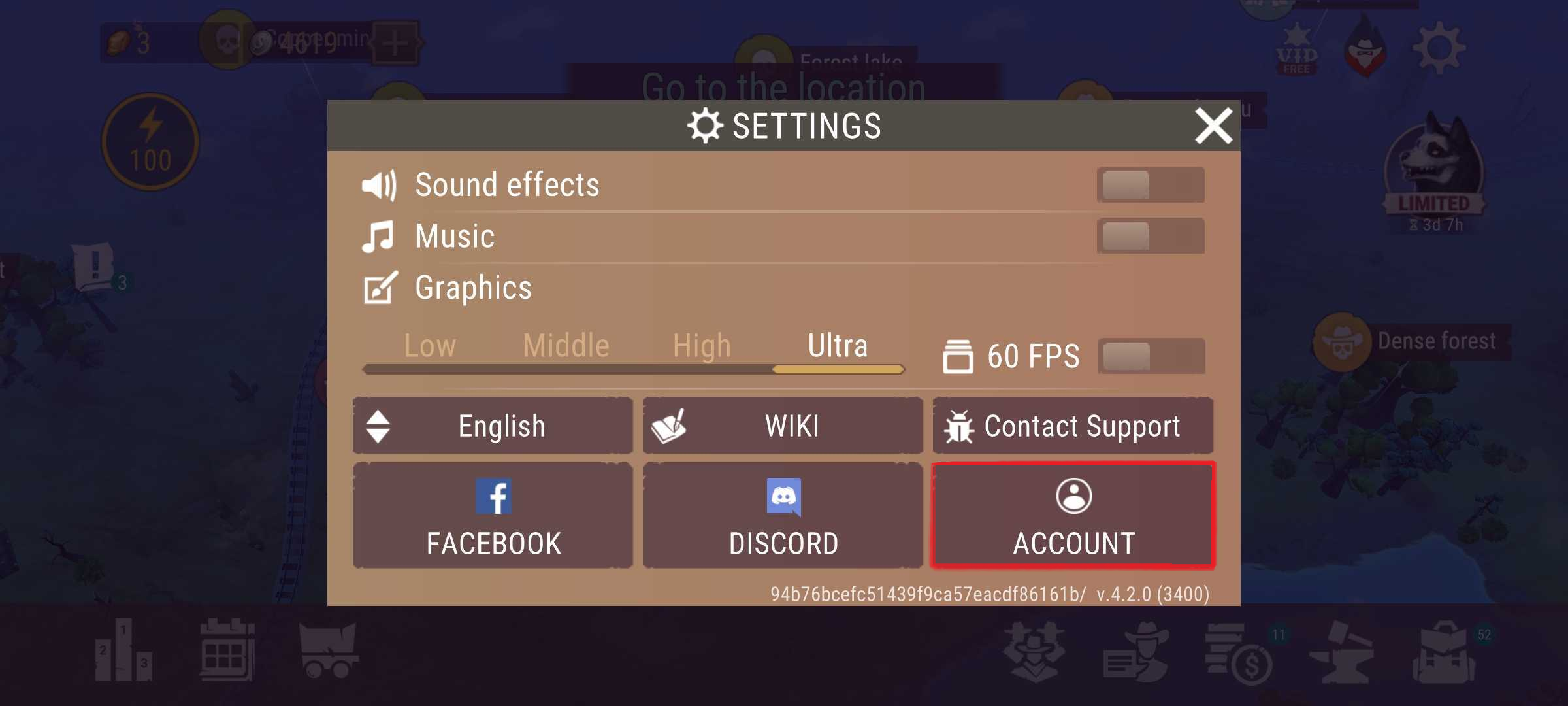Open the English language selector
Image resolution: width=1568 pixels, height=706 pixels.
[x=493, y=426]
